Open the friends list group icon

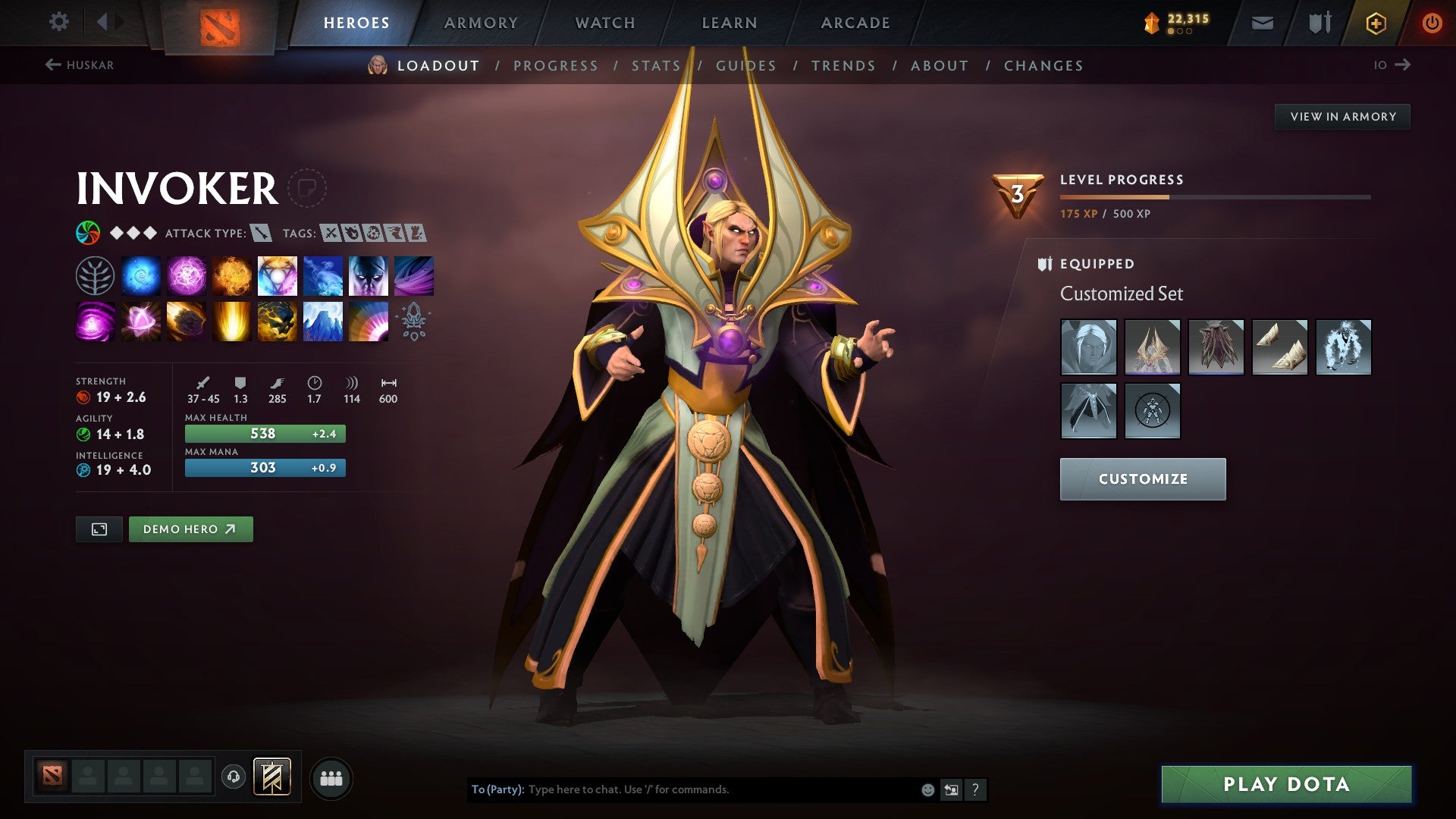(x=331, y=777)
